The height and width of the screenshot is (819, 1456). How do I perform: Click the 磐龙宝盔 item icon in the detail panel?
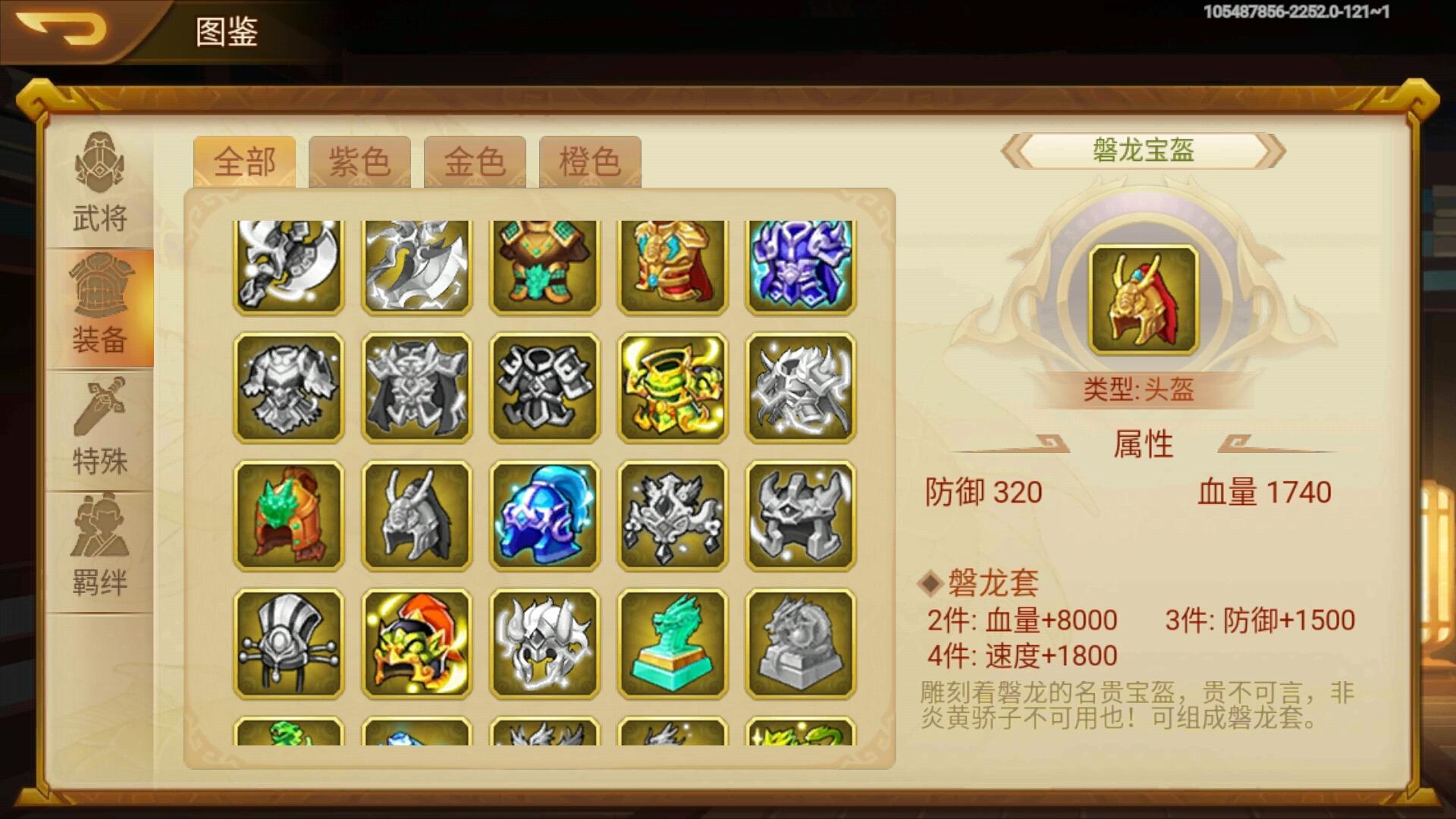[x=1143, y=296]
